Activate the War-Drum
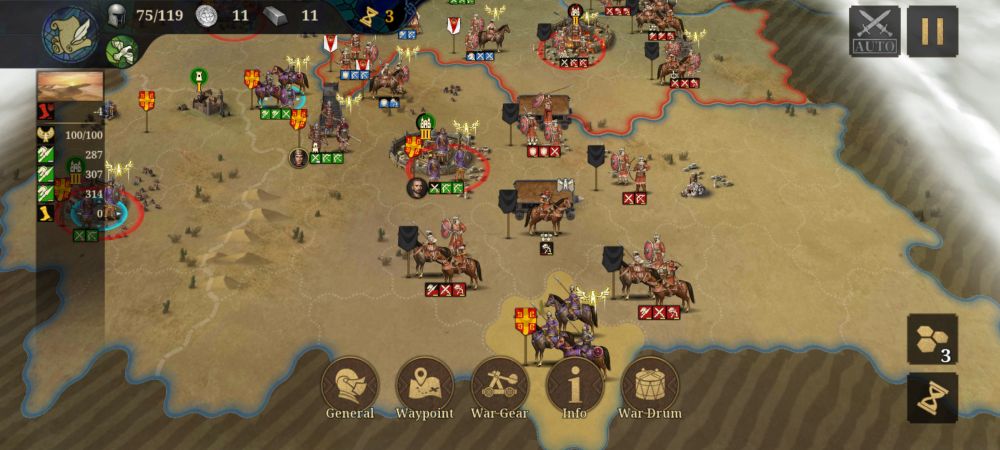The image size is (1000, 450). tap(650, 385)
